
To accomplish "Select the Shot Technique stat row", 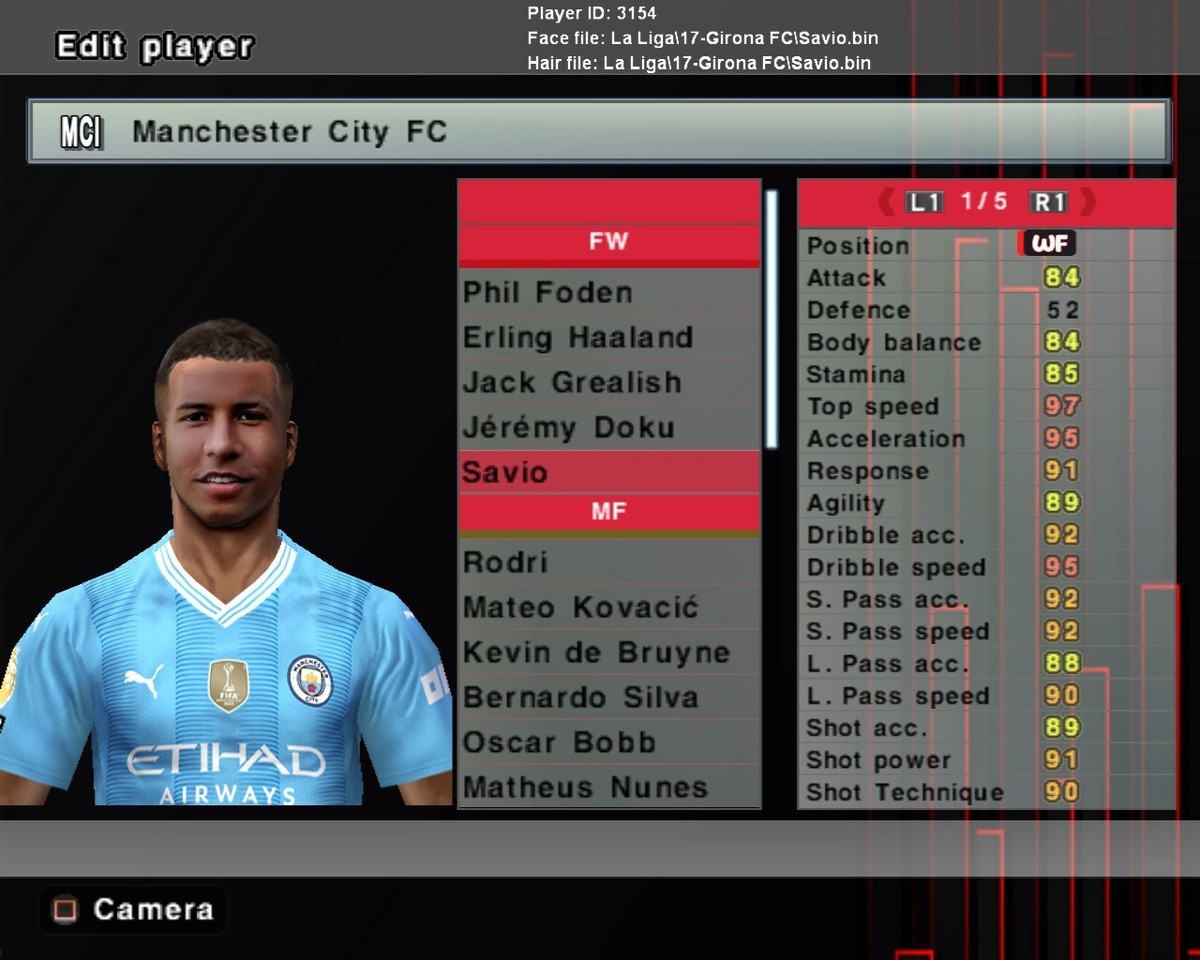I will pyautogui.click(x=985, y=793).
